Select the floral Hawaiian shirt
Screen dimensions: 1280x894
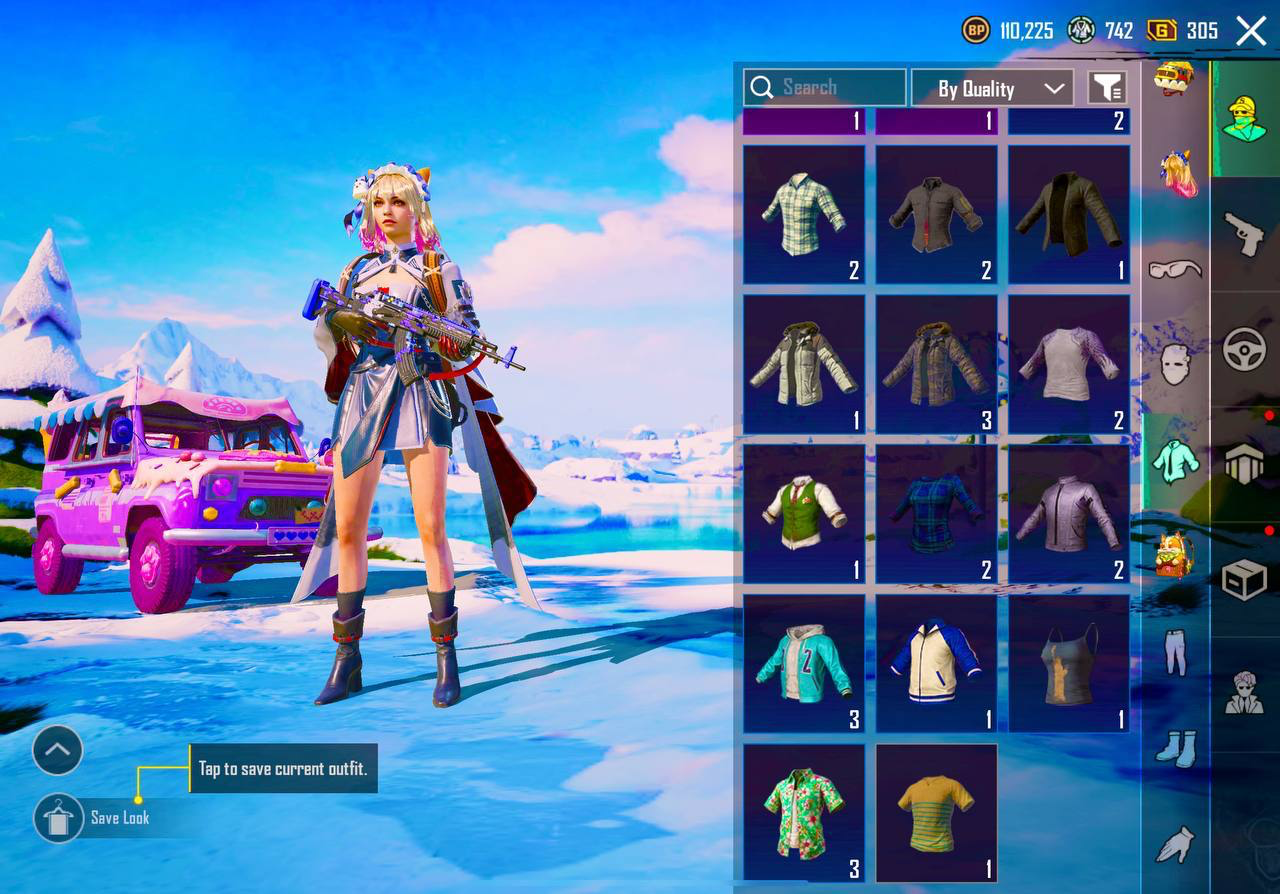coord(804,813)
